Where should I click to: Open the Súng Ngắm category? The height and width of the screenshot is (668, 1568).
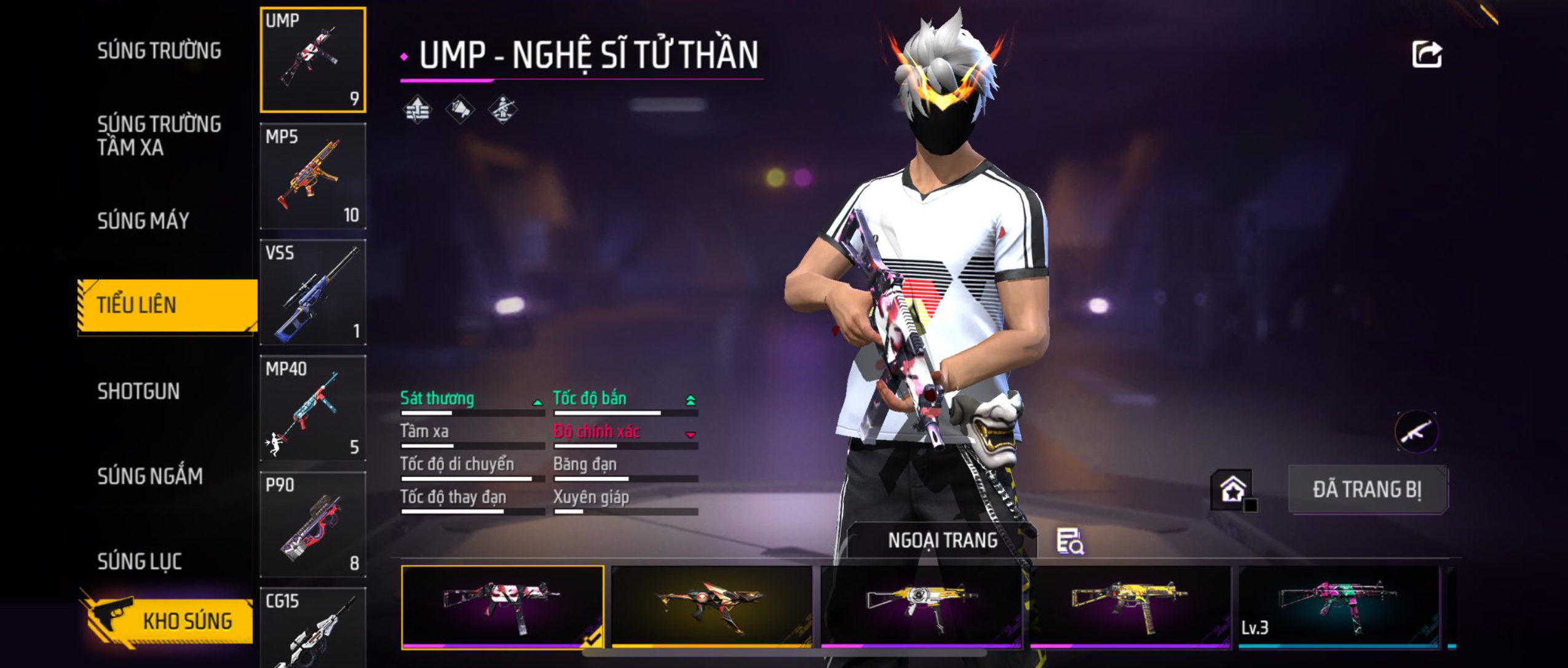(x=150, y=476)
